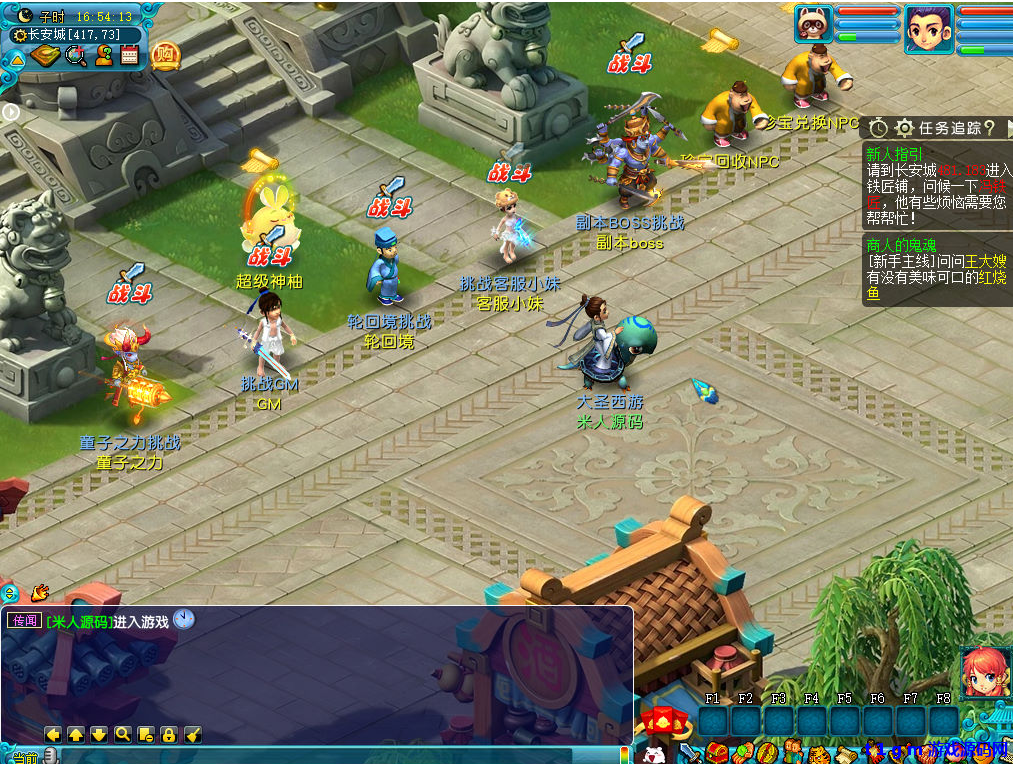Clear chat with the broom button
This screenshot has height=764, width=1013.
(x=192, y=735)
